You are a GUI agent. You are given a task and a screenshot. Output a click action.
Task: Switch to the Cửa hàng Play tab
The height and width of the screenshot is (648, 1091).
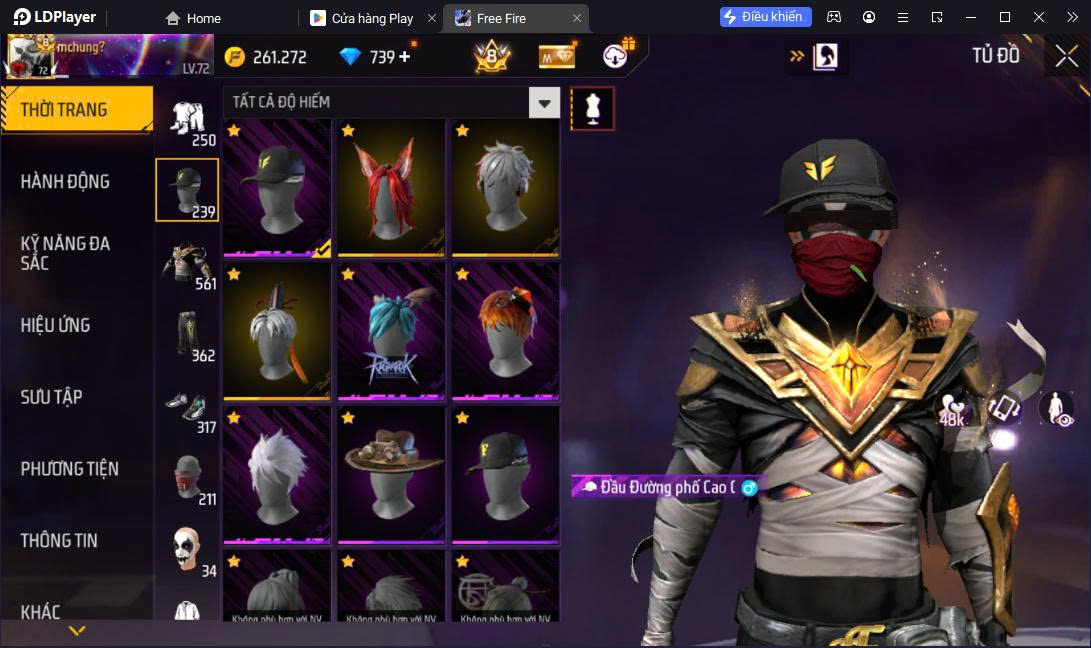372,18
